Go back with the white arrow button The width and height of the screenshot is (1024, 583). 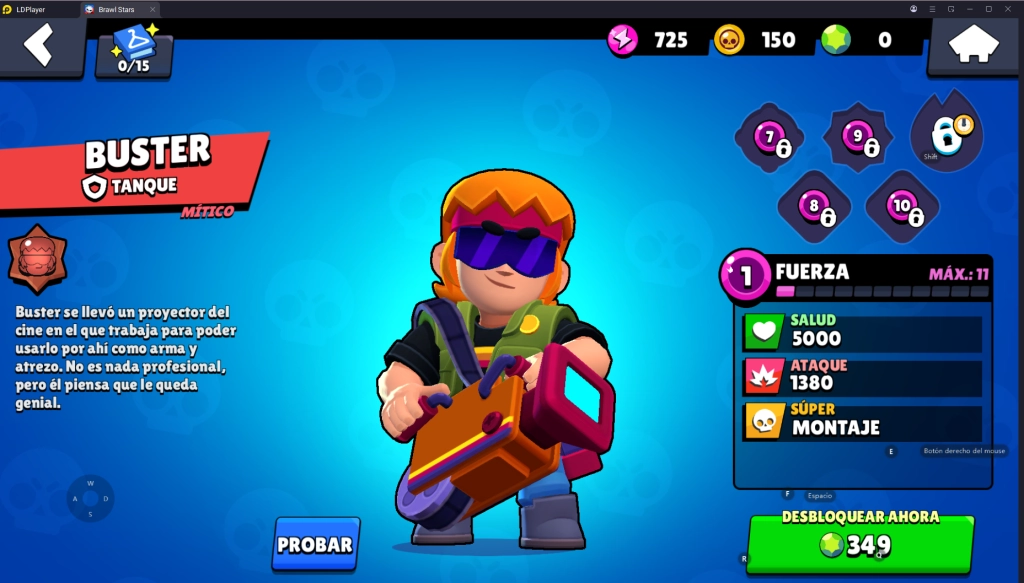39,46
